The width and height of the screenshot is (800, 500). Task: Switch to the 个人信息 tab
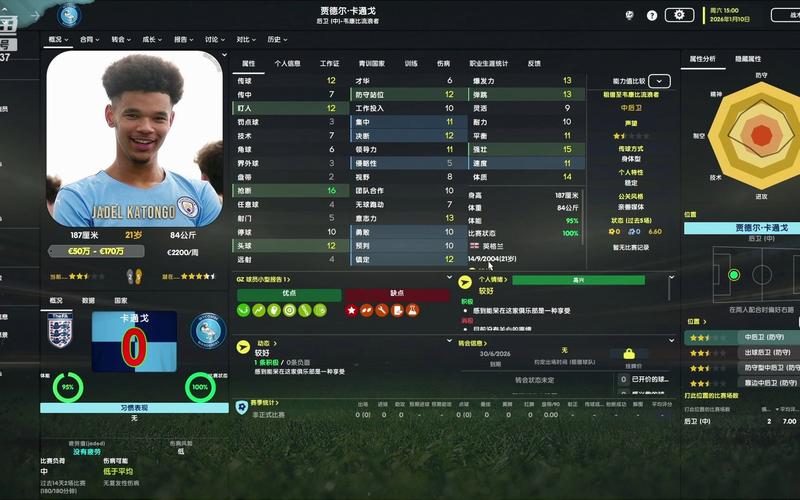287,63
